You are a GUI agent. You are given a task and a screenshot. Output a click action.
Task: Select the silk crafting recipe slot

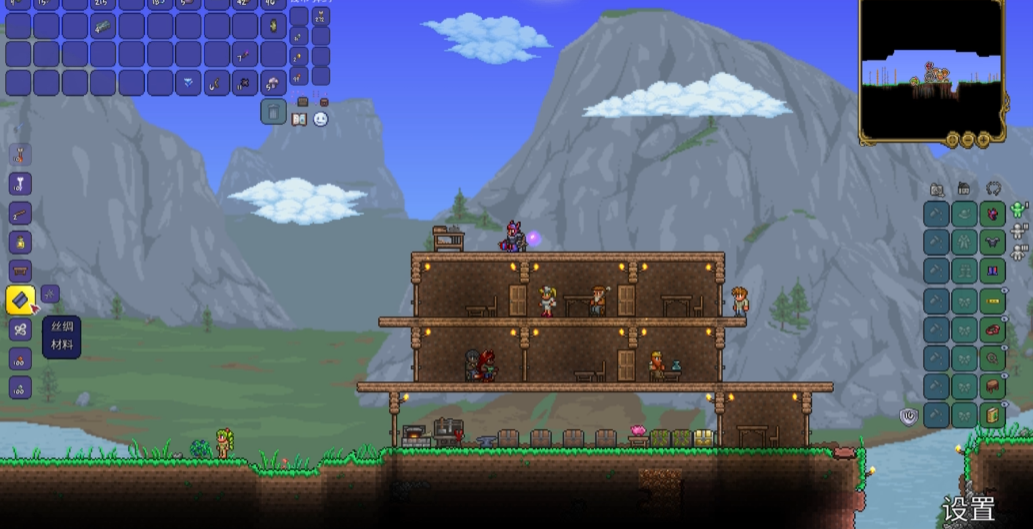click(21, 299)
